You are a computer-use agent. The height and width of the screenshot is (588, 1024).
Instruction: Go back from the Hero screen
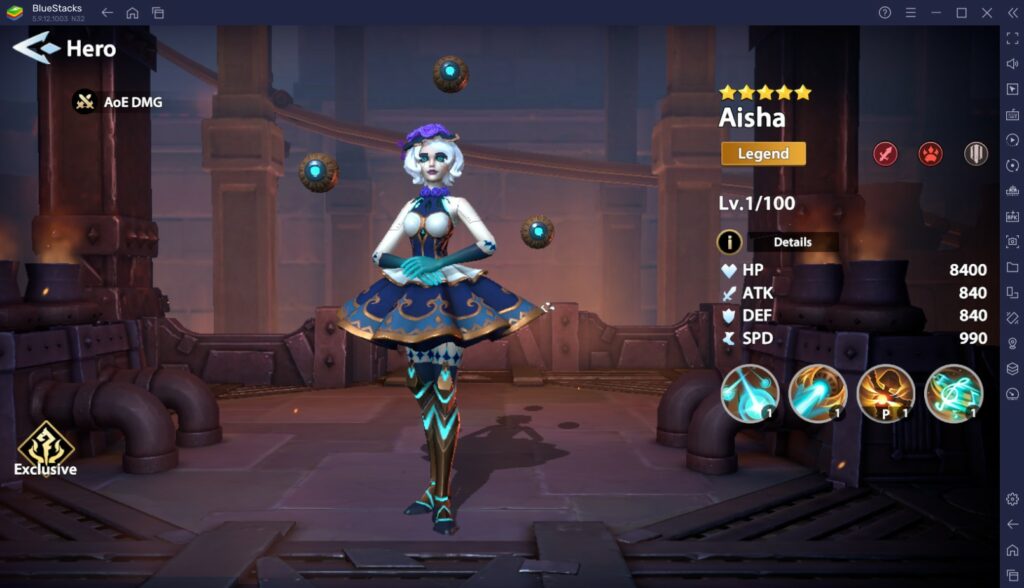coord(36,47)
